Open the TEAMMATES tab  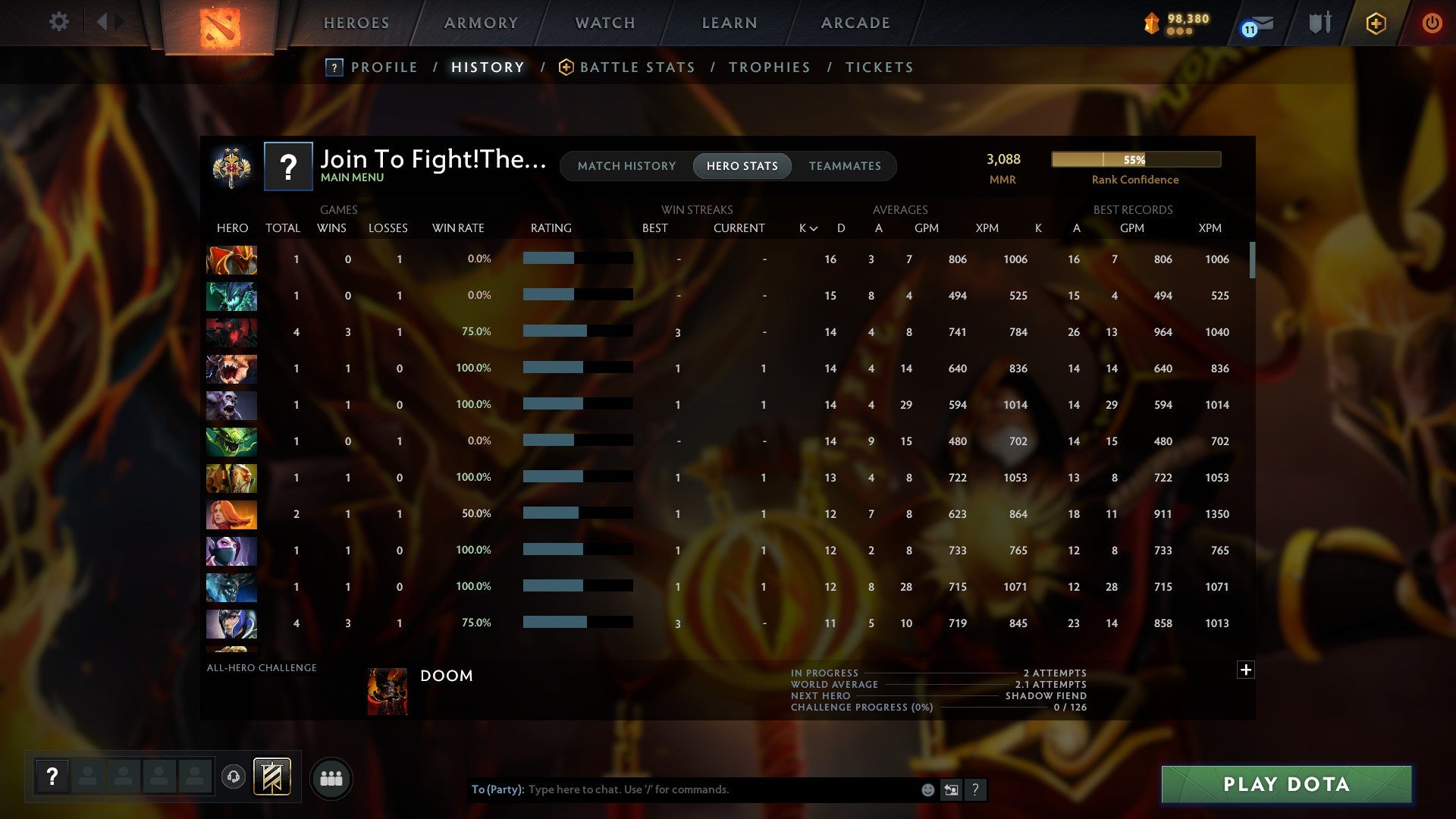click(845, 165)
